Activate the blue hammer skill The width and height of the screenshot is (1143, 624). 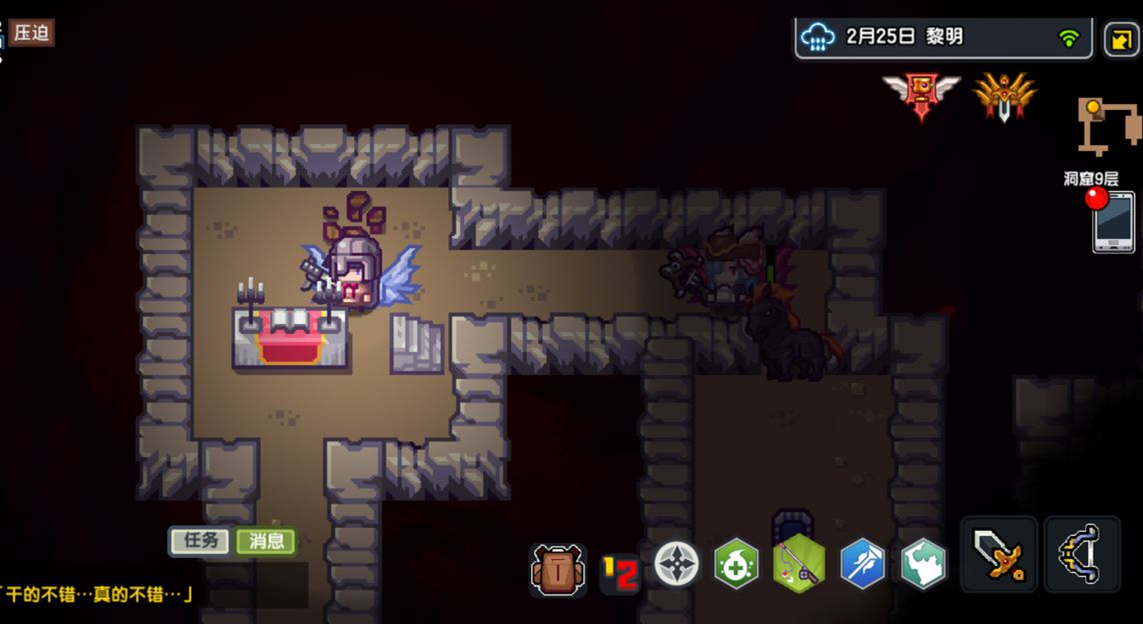(x=861, y=565)
